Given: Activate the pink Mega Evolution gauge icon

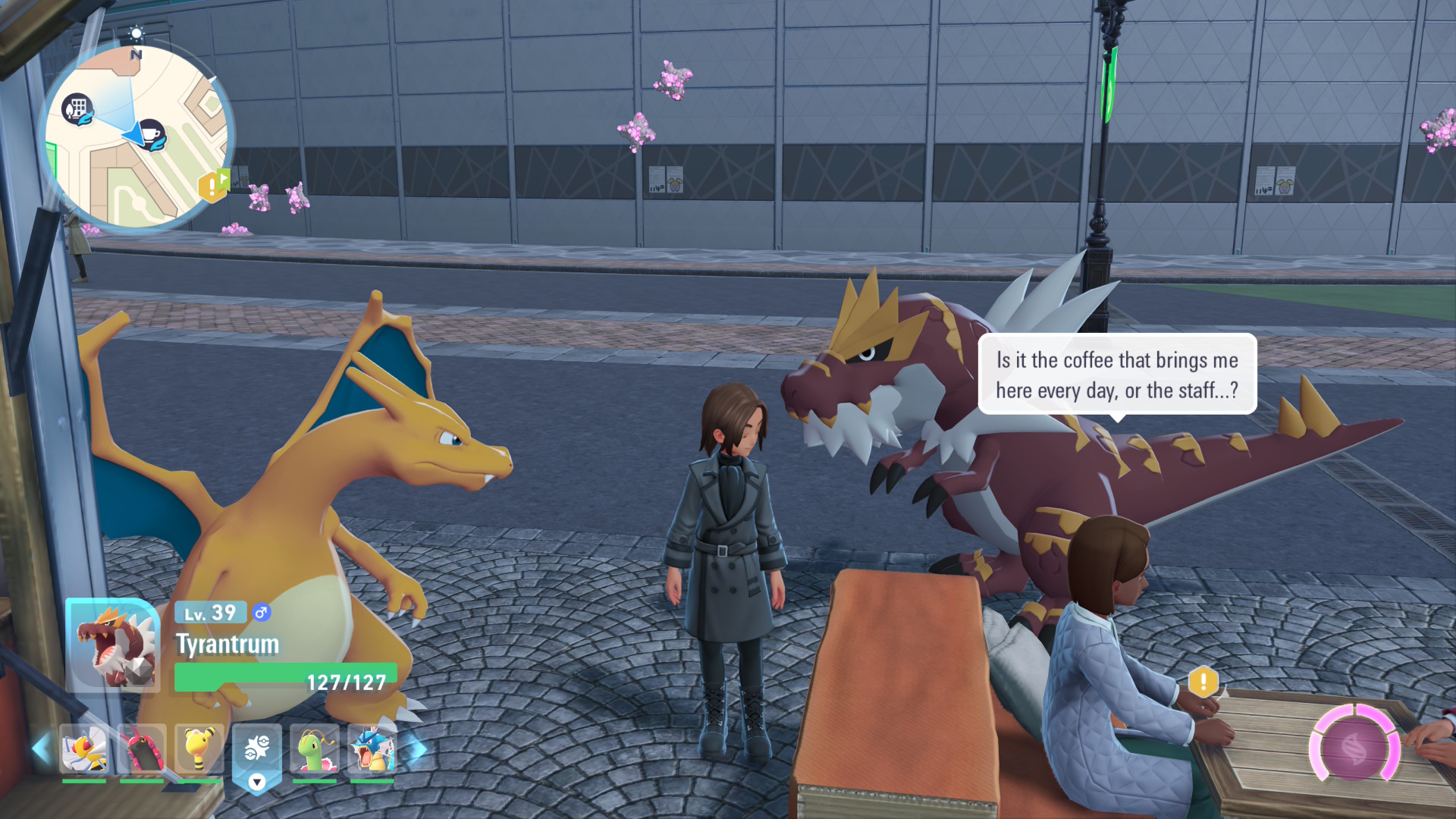Looking at the screenshot, I should 1355,748.
